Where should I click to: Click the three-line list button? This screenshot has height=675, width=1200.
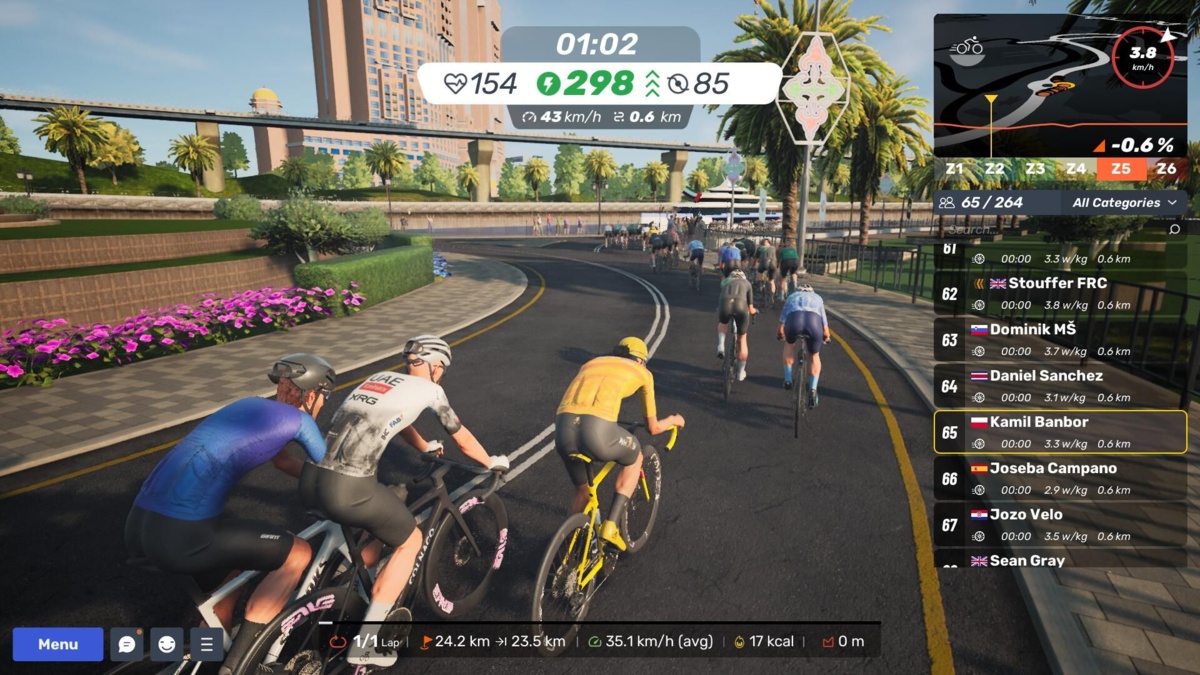(x=207, y=644)
